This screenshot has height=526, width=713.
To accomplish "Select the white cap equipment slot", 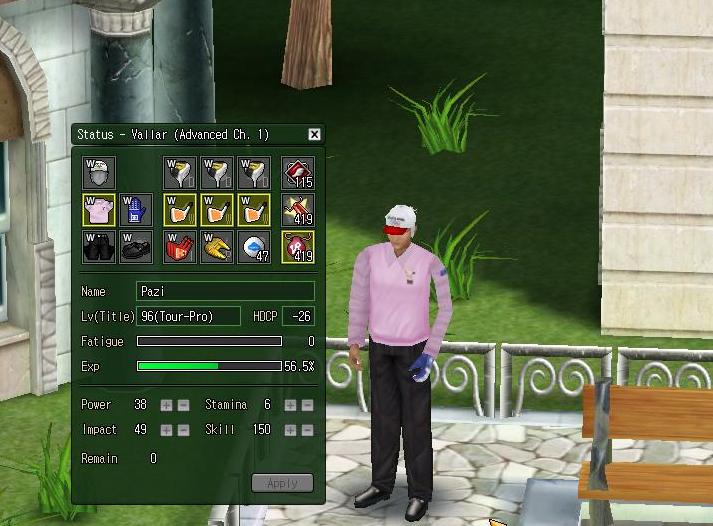I will 99,173.
